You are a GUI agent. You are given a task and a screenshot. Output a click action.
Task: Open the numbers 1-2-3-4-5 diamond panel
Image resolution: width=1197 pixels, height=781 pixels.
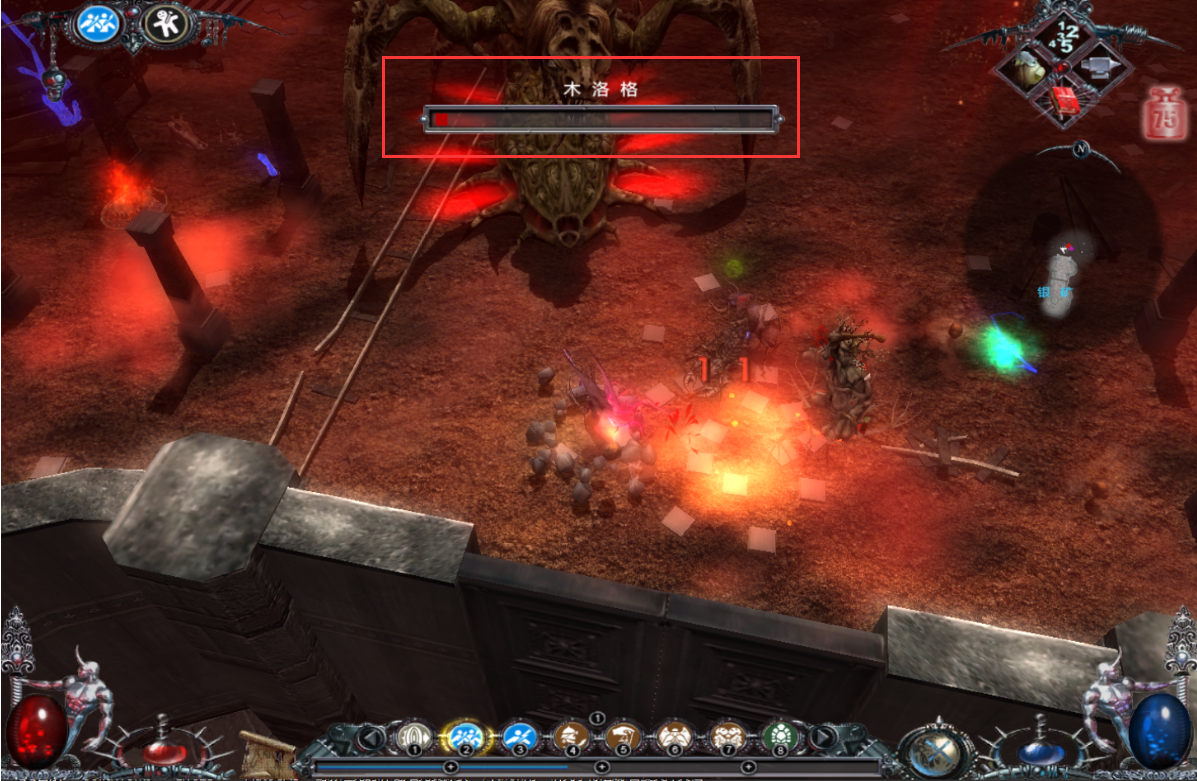coord(1062,37)
